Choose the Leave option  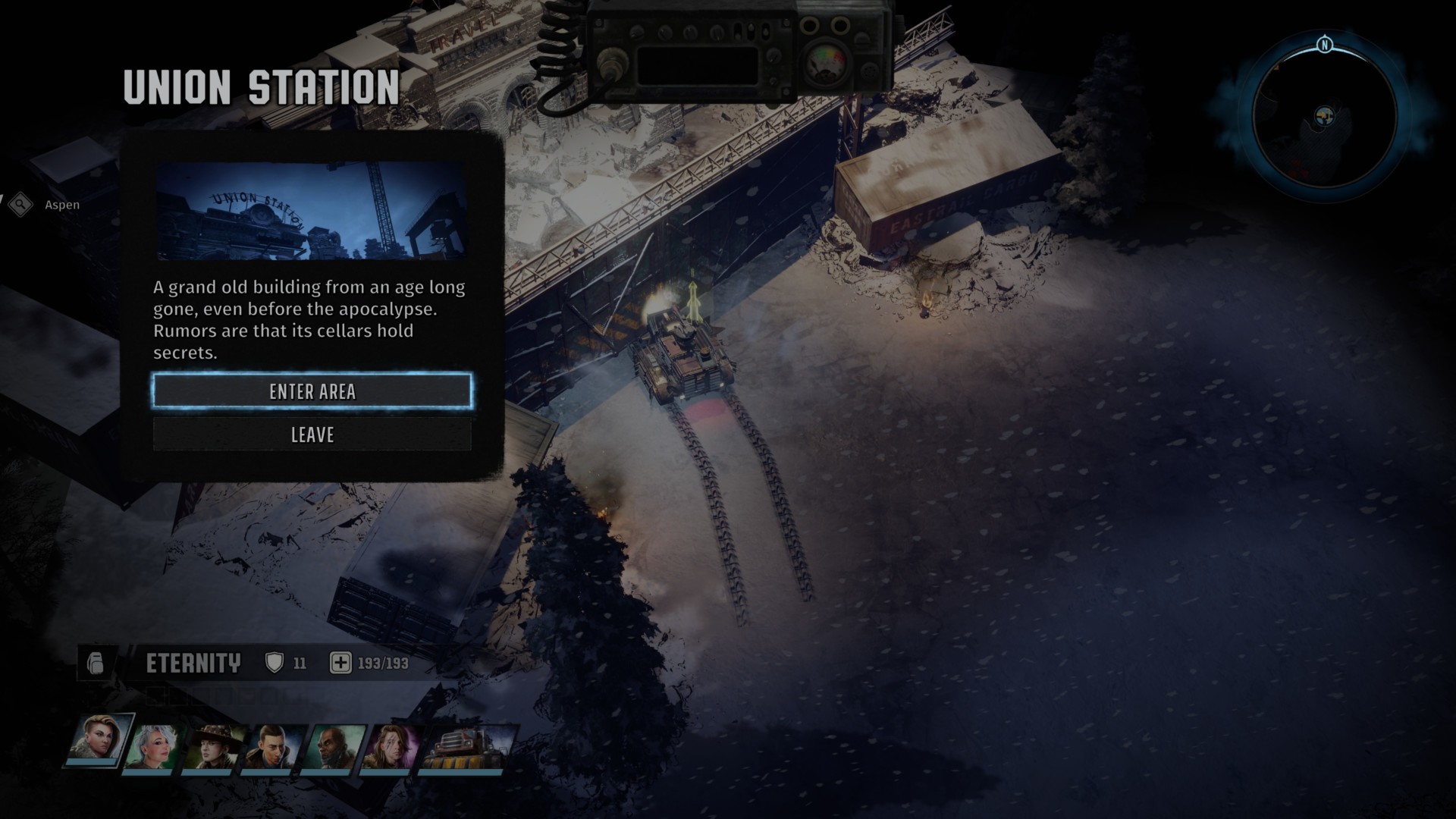pyautogui.click(x=312, y=435)
